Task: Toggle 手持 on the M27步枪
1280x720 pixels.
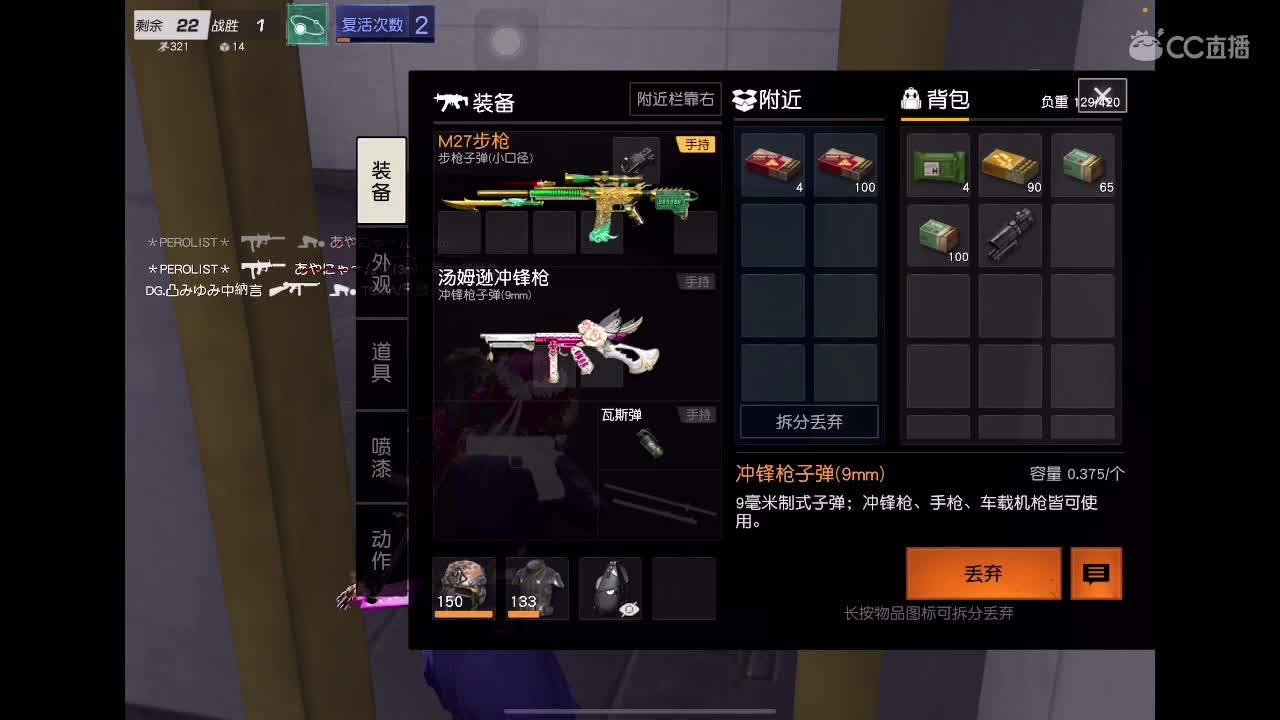Action: pos(697,144)
